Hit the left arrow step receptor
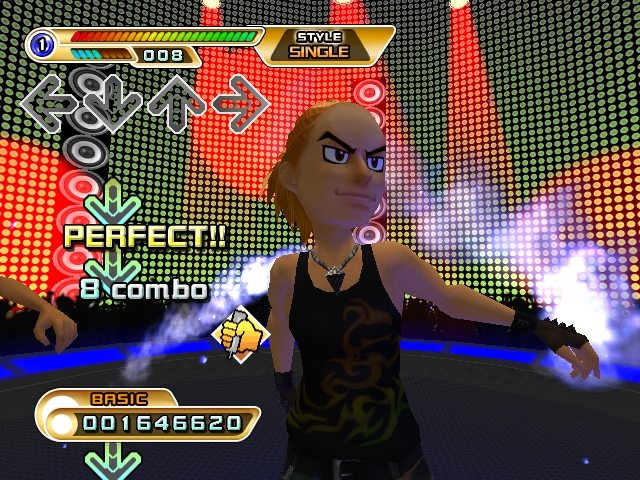Viewport: 640px width, 480px height. click(x=48, y=100)
